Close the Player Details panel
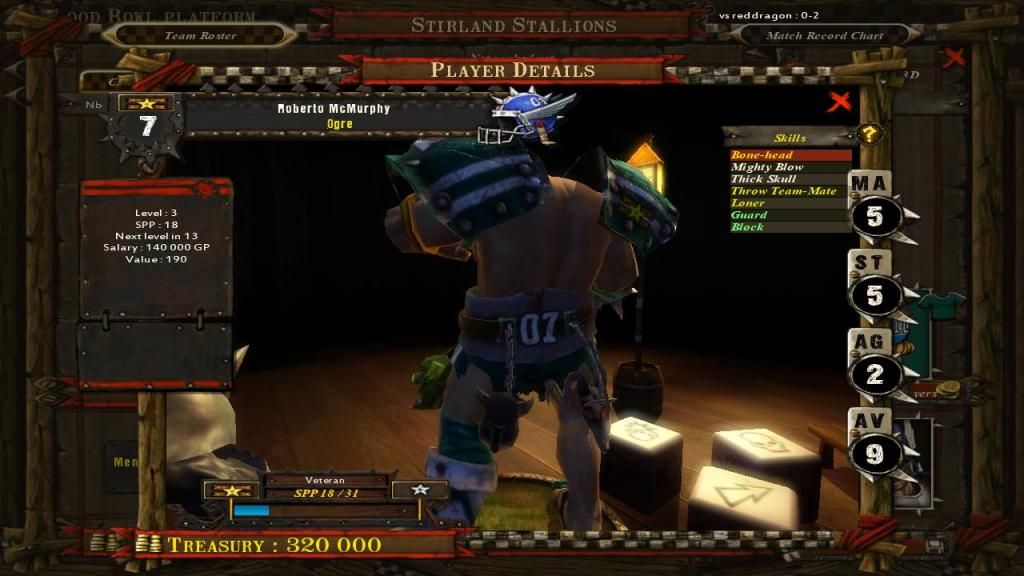 click(x=840, y=100)
